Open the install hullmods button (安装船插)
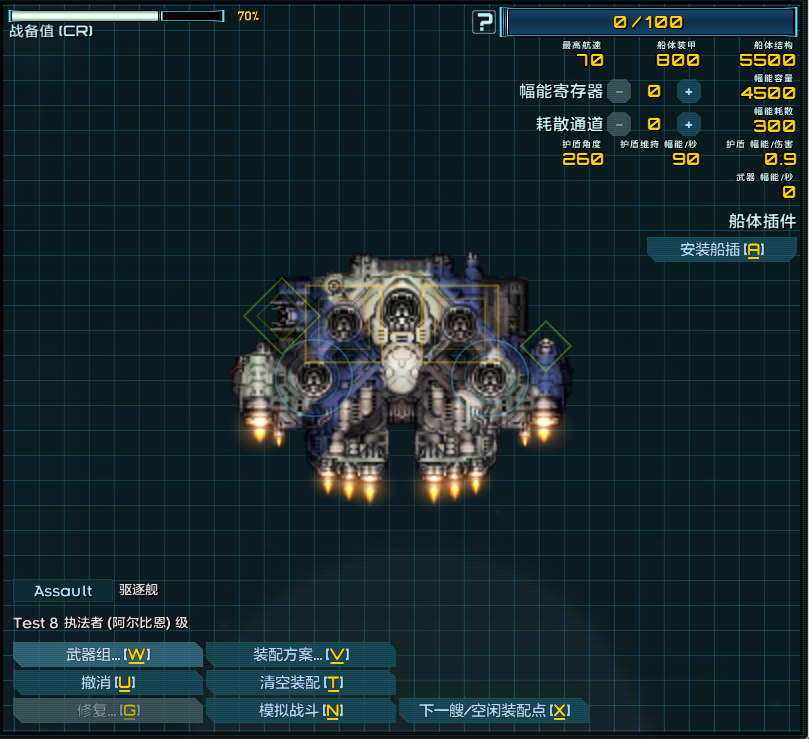 point(721,250)
